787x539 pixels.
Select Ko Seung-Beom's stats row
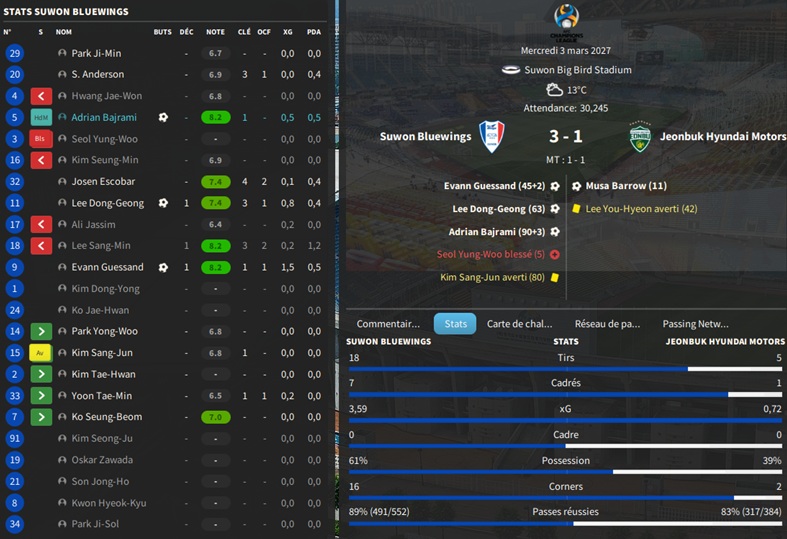(106, 417)
